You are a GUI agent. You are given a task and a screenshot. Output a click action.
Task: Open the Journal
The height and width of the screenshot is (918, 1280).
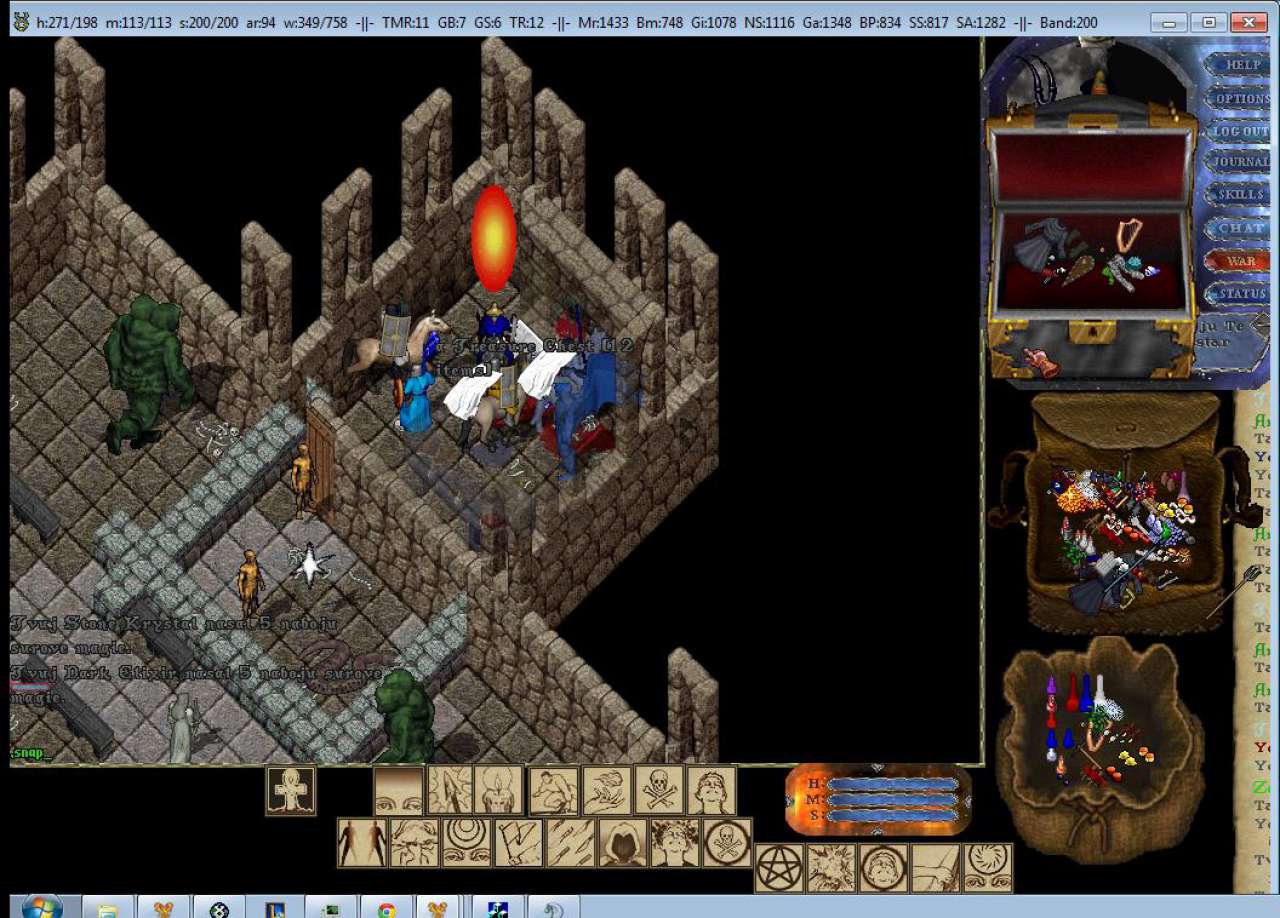point(1242,162)
